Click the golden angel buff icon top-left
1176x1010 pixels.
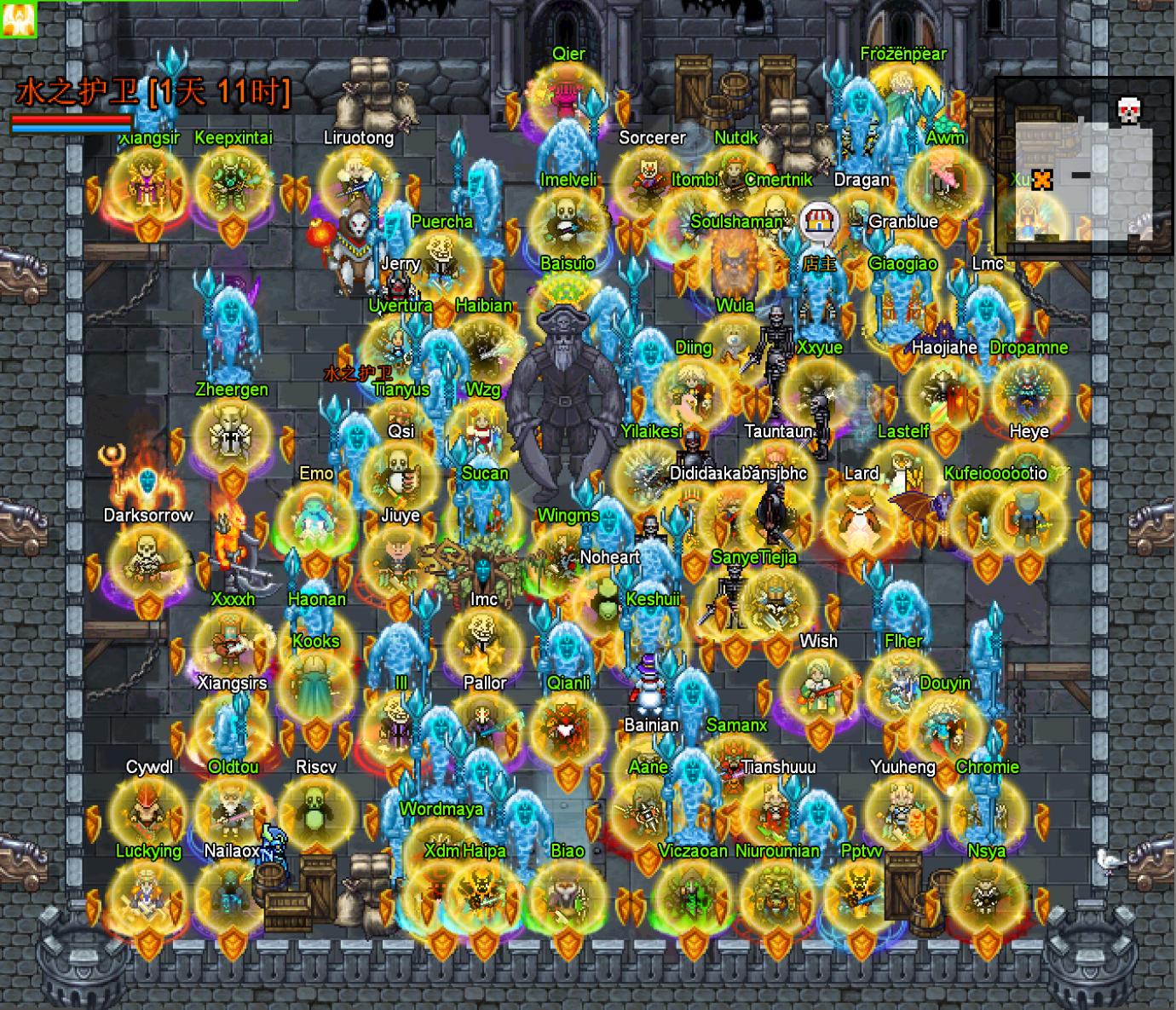point(19,19)
